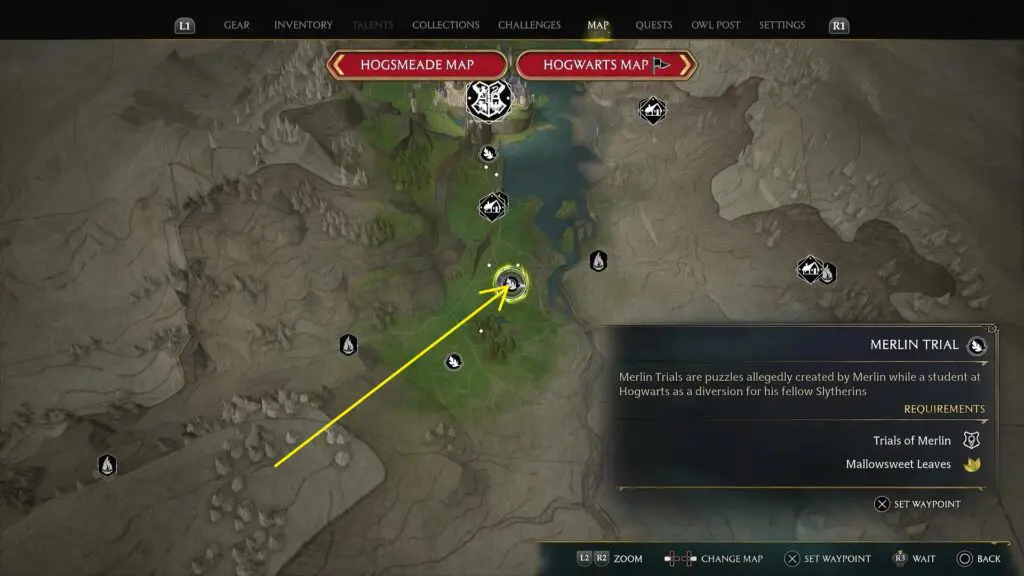Go to the Challenges tab
This screenshot has width=1024, height=576.
pyautogui.click(x=530, y=25)
